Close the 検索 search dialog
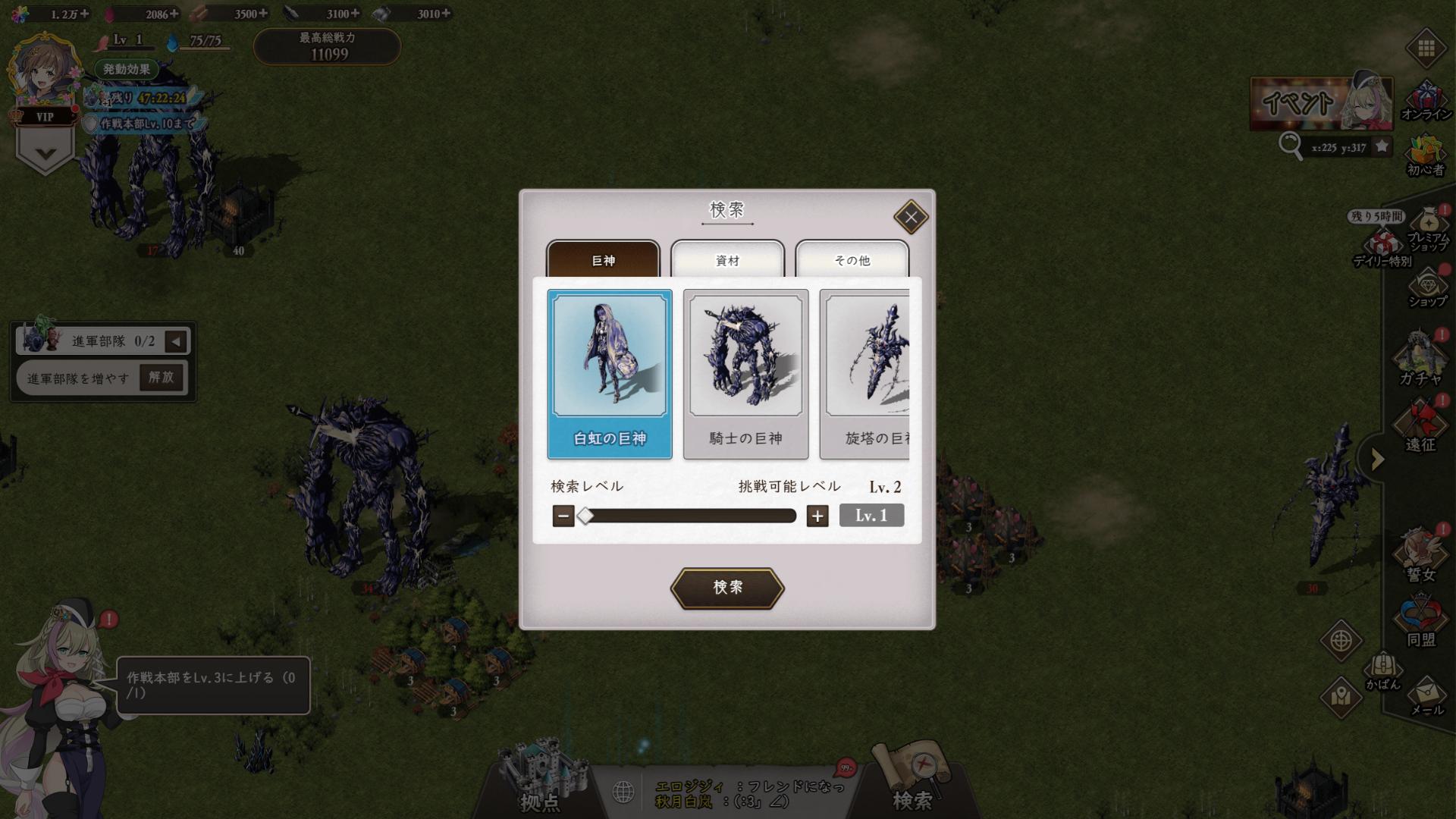1456x819 pixels. [x=910, y=218]
